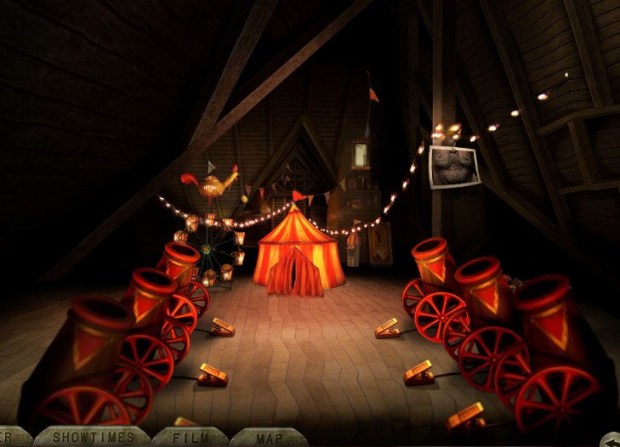
Task: Open the Showtimes tab
Action: click(91, 437)
